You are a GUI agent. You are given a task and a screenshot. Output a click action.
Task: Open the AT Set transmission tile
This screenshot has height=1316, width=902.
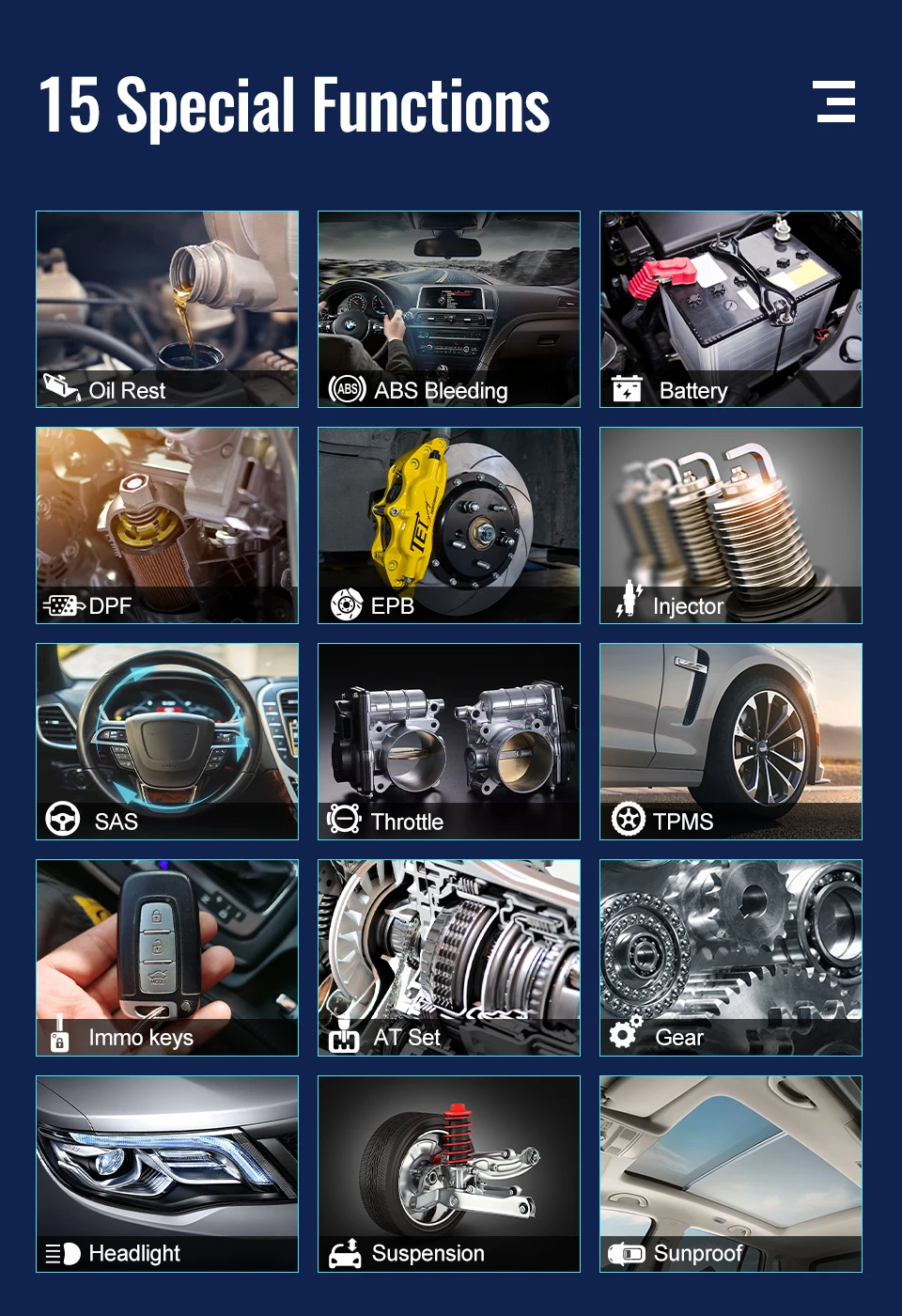click(449, 958)
